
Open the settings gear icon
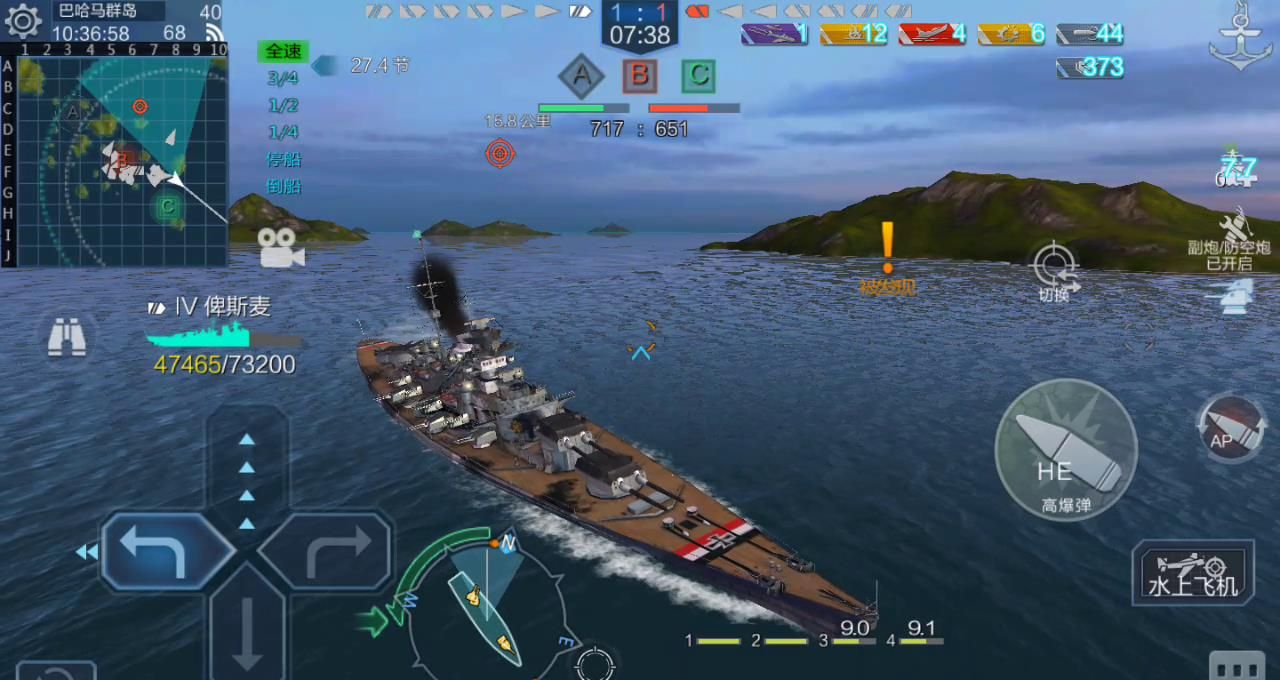pyautogui.click(x=22, y=20)
